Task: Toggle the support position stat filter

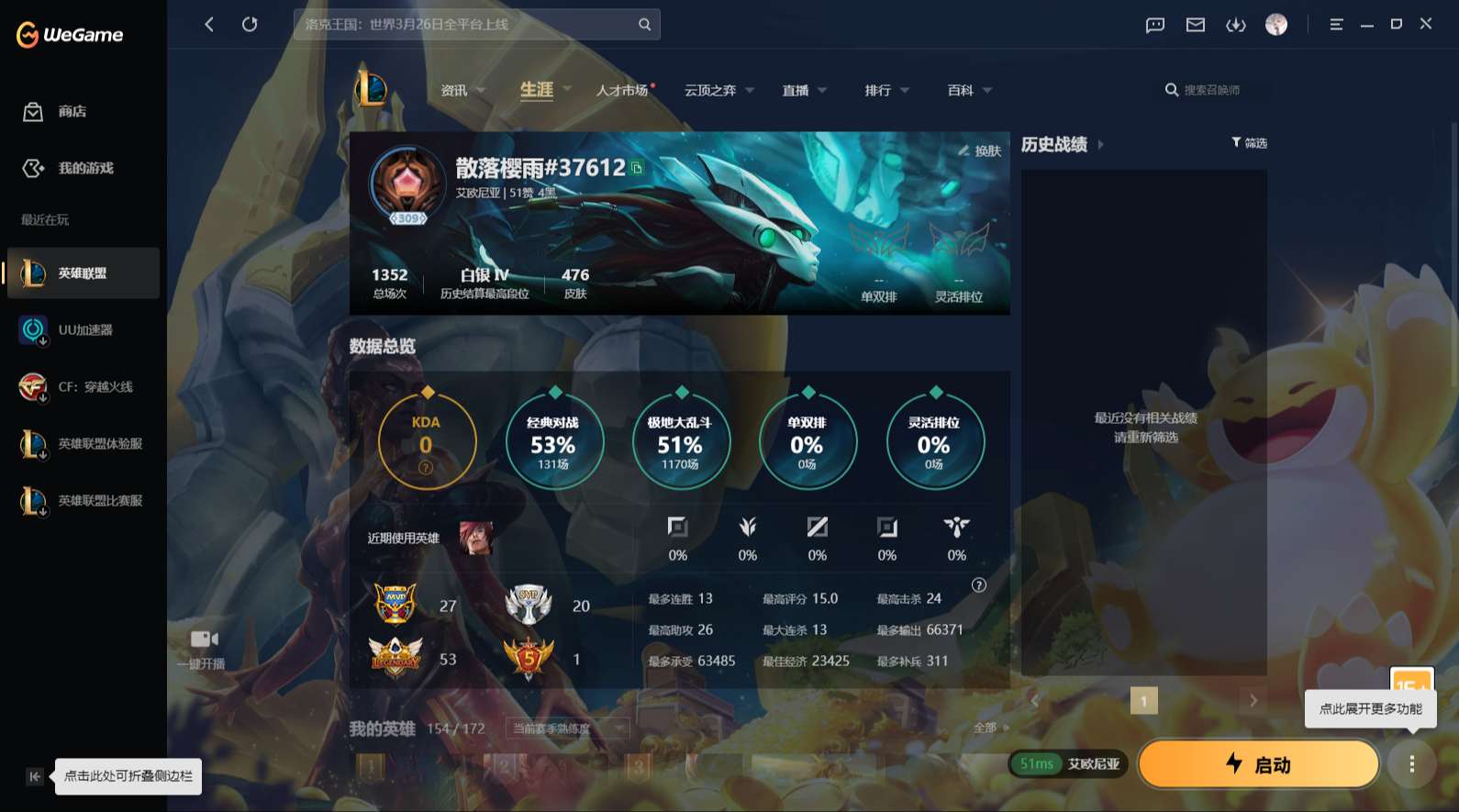Action: coord(955,538)
